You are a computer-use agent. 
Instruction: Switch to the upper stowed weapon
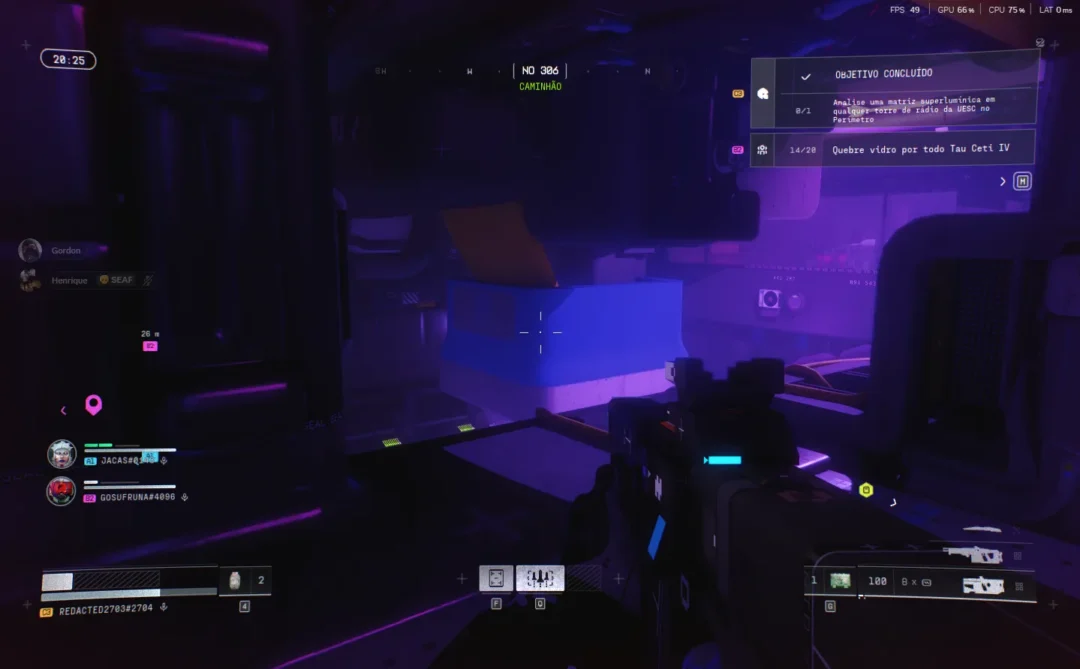(973, 554)
